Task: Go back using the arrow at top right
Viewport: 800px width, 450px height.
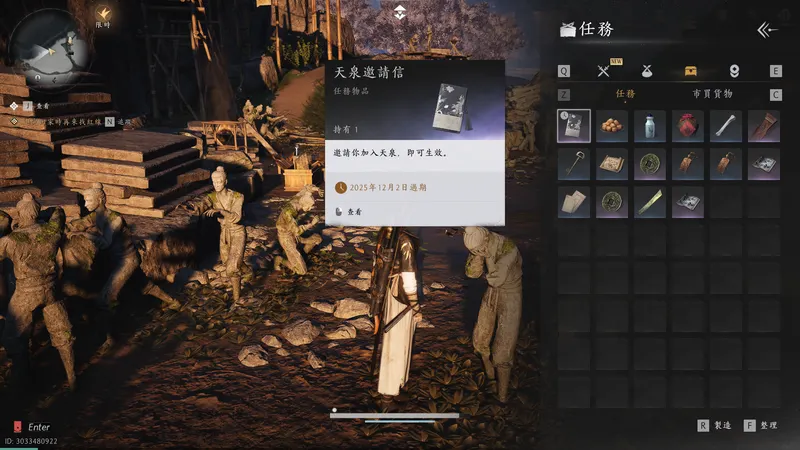Action: pos(767,30)
